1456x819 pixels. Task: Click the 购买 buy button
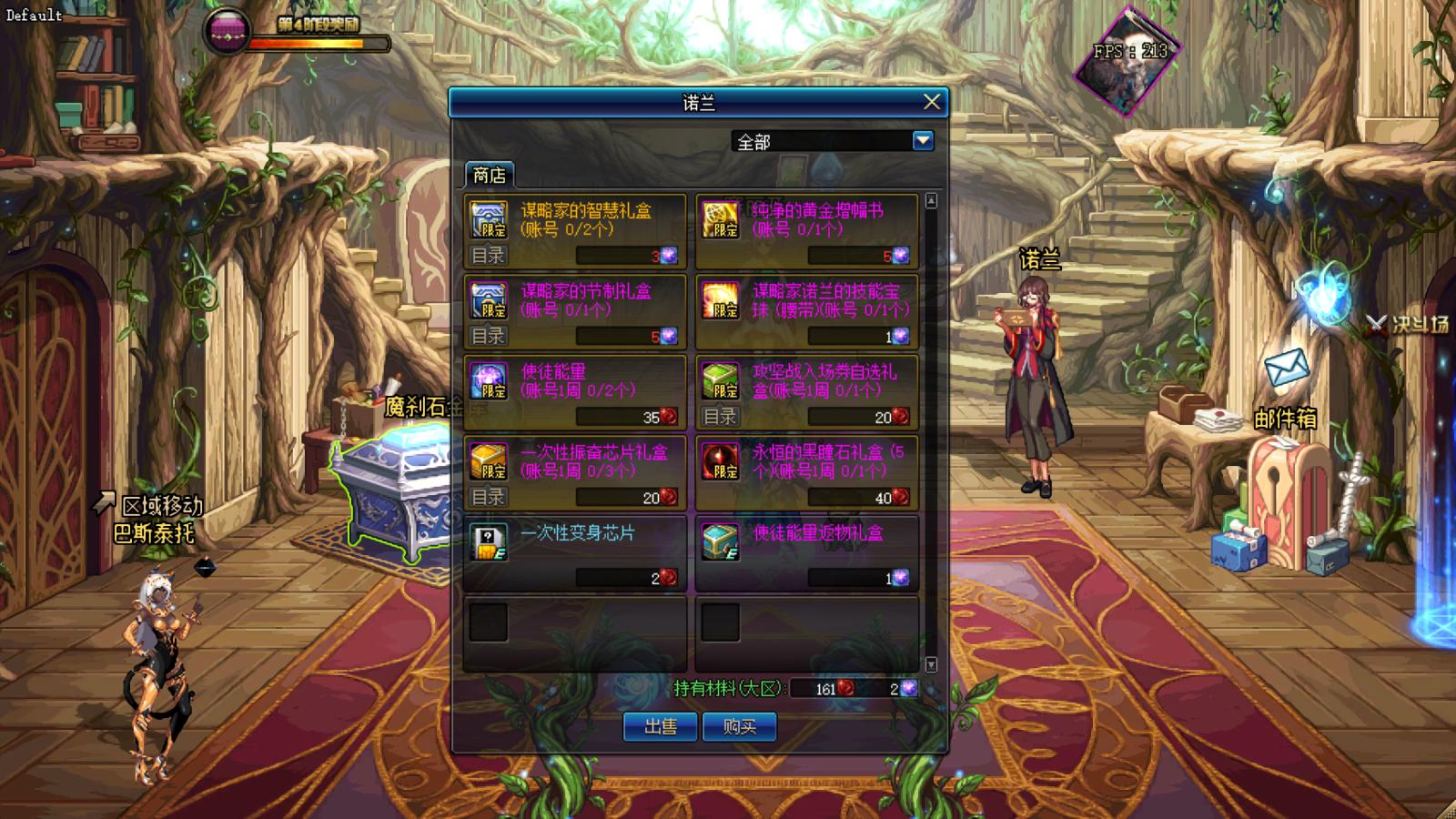pyautogui.click(x=739, y=726)
